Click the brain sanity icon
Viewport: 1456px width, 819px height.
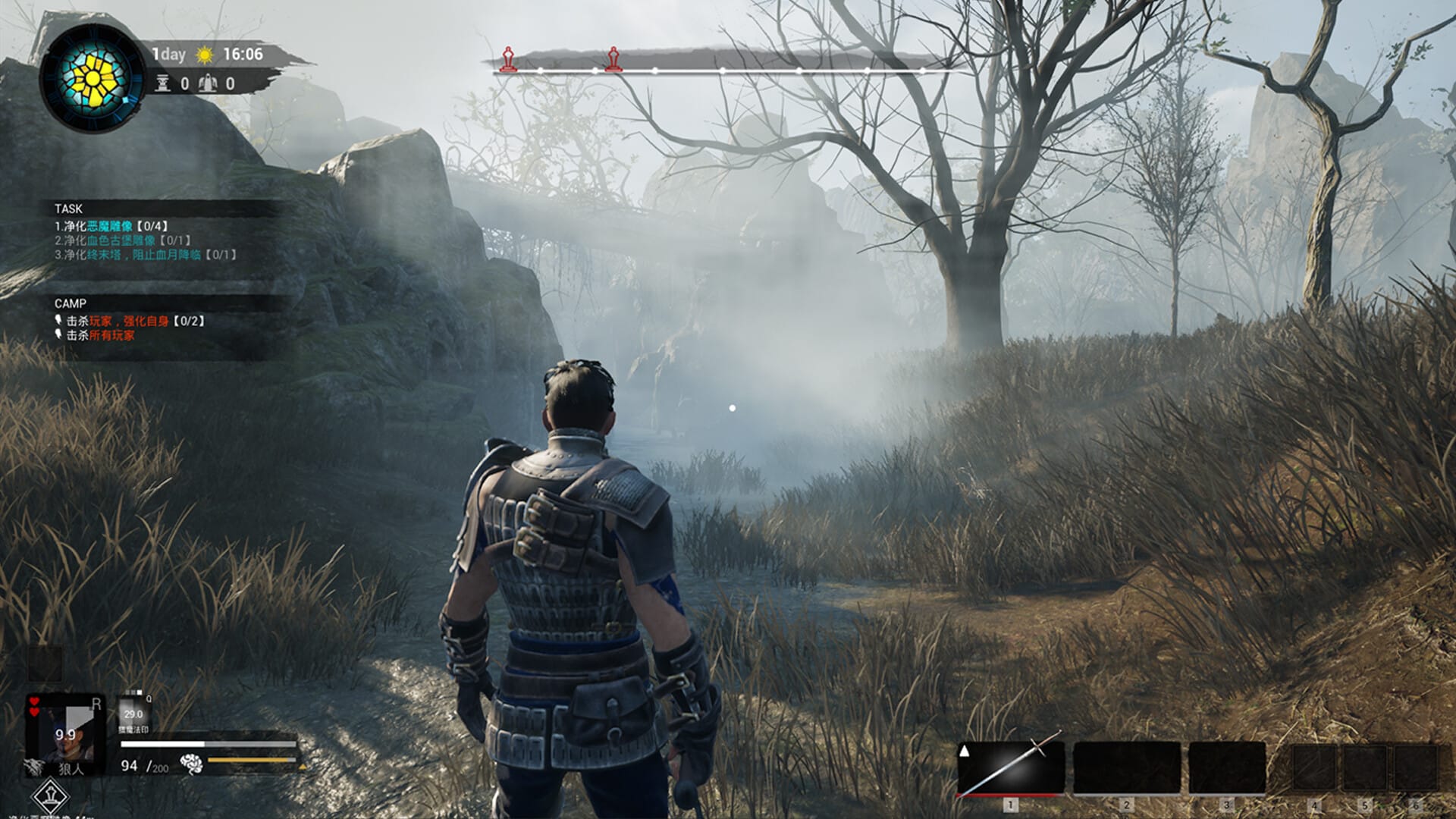(192, 764)
